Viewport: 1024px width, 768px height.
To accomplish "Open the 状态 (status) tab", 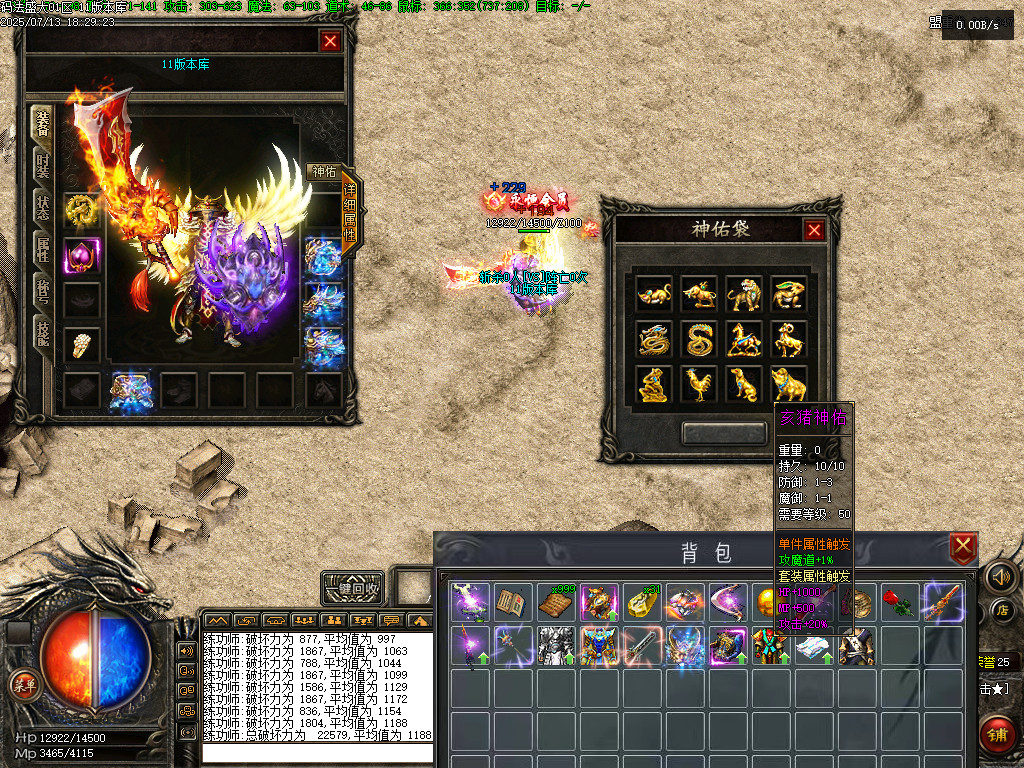I will pos(42,207).
